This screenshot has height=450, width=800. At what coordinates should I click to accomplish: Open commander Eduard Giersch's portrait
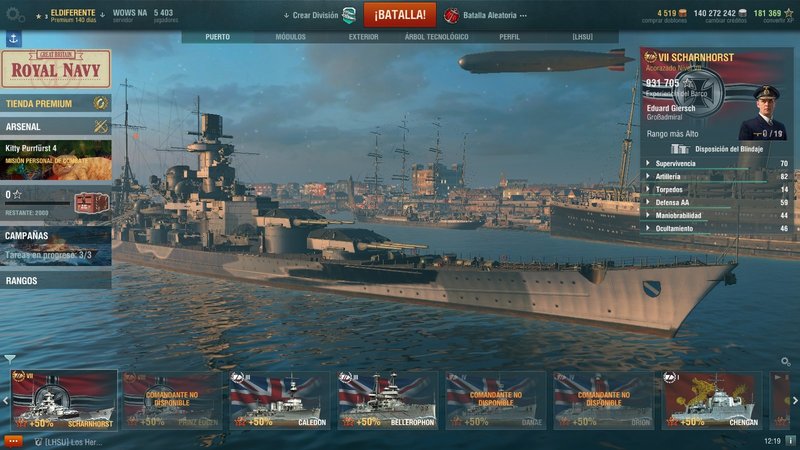[x=763, y=111]
